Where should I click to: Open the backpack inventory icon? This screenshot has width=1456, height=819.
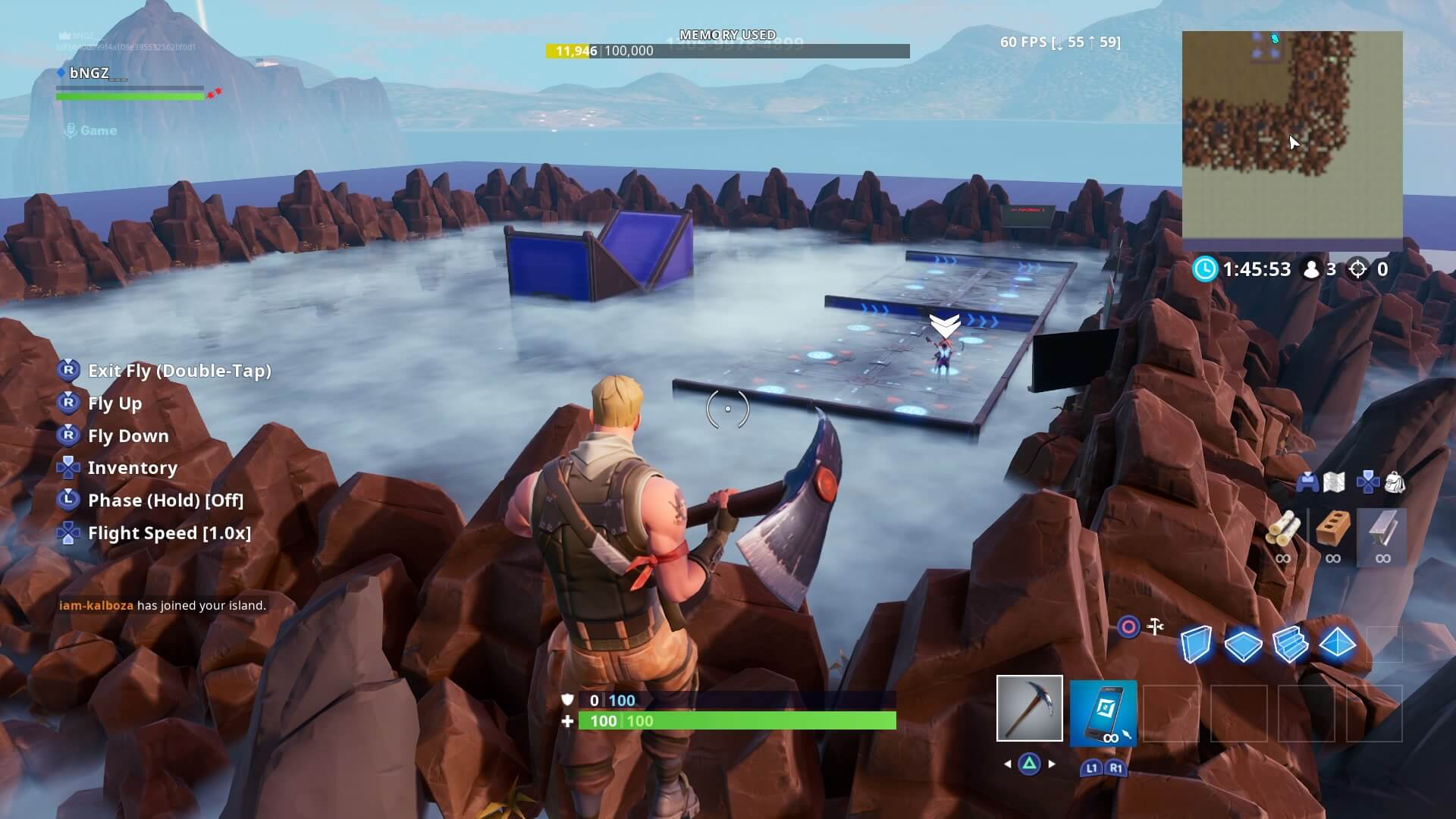click(x=1395, y=482)
